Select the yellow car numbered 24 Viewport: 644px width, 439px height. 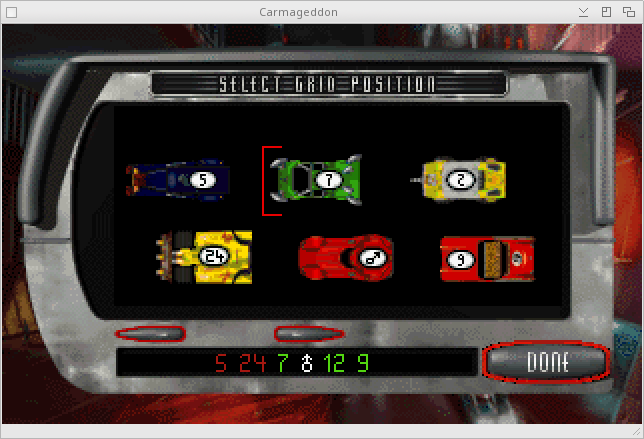click(204, 257)
